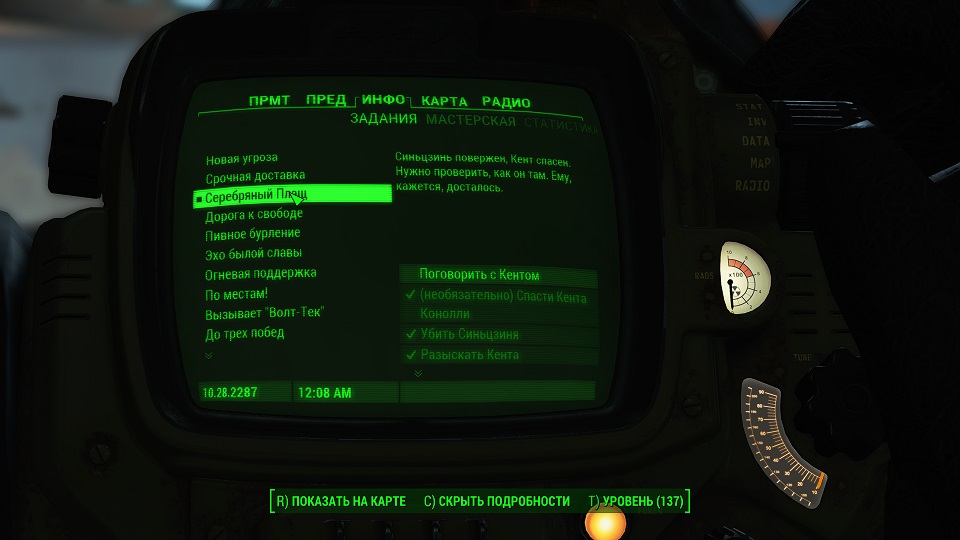The width and height of the screenshot is (960, 540).
Task: Pick the Пивное бурление quest
Action: (253, 233)
